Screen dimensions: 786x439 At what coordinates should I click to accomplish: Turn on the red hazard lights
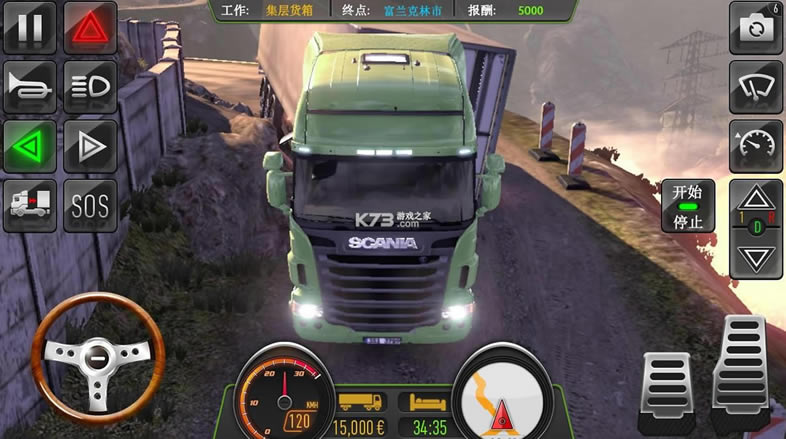tap(90, 27)
